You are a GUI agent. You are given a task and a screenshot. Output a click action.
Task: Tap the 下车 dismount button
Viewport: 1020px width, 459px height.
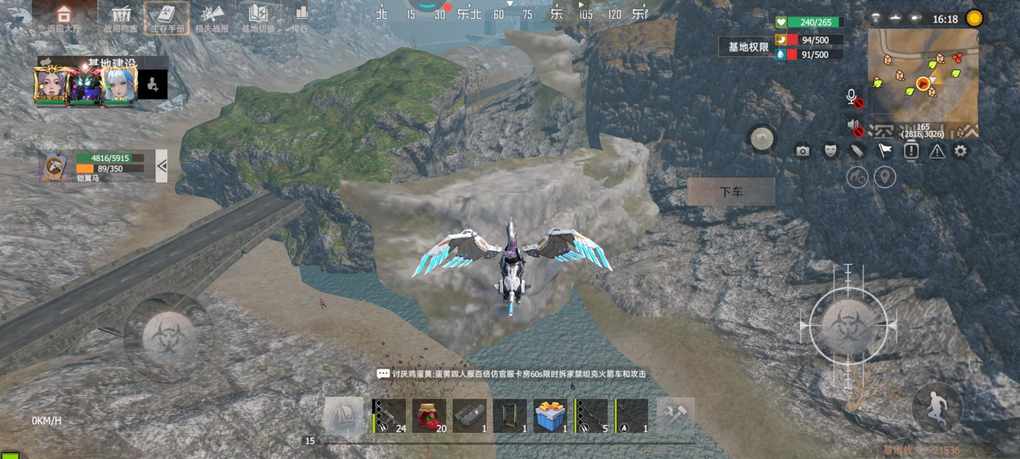(x=731, y=192)
